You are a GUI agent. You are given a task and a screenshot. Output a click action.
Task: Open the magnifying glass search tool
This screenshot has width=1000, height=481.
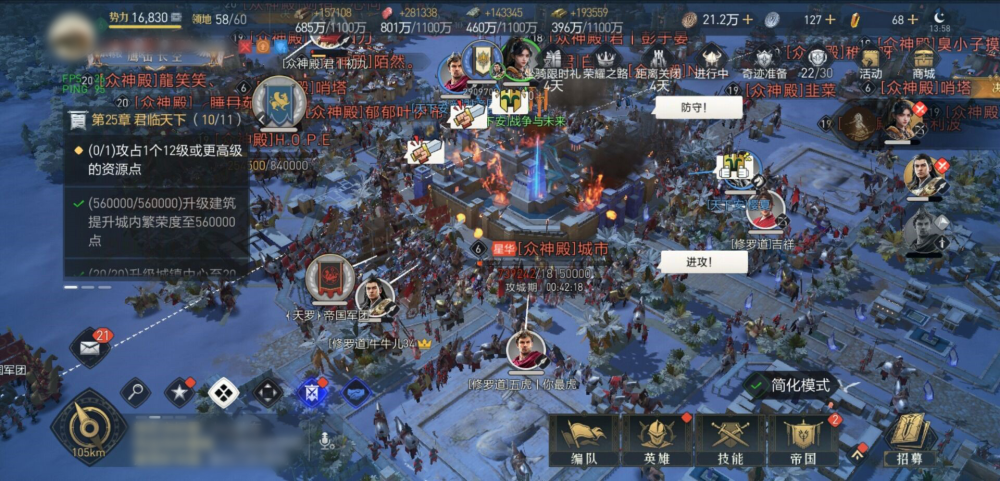(135, 392)
